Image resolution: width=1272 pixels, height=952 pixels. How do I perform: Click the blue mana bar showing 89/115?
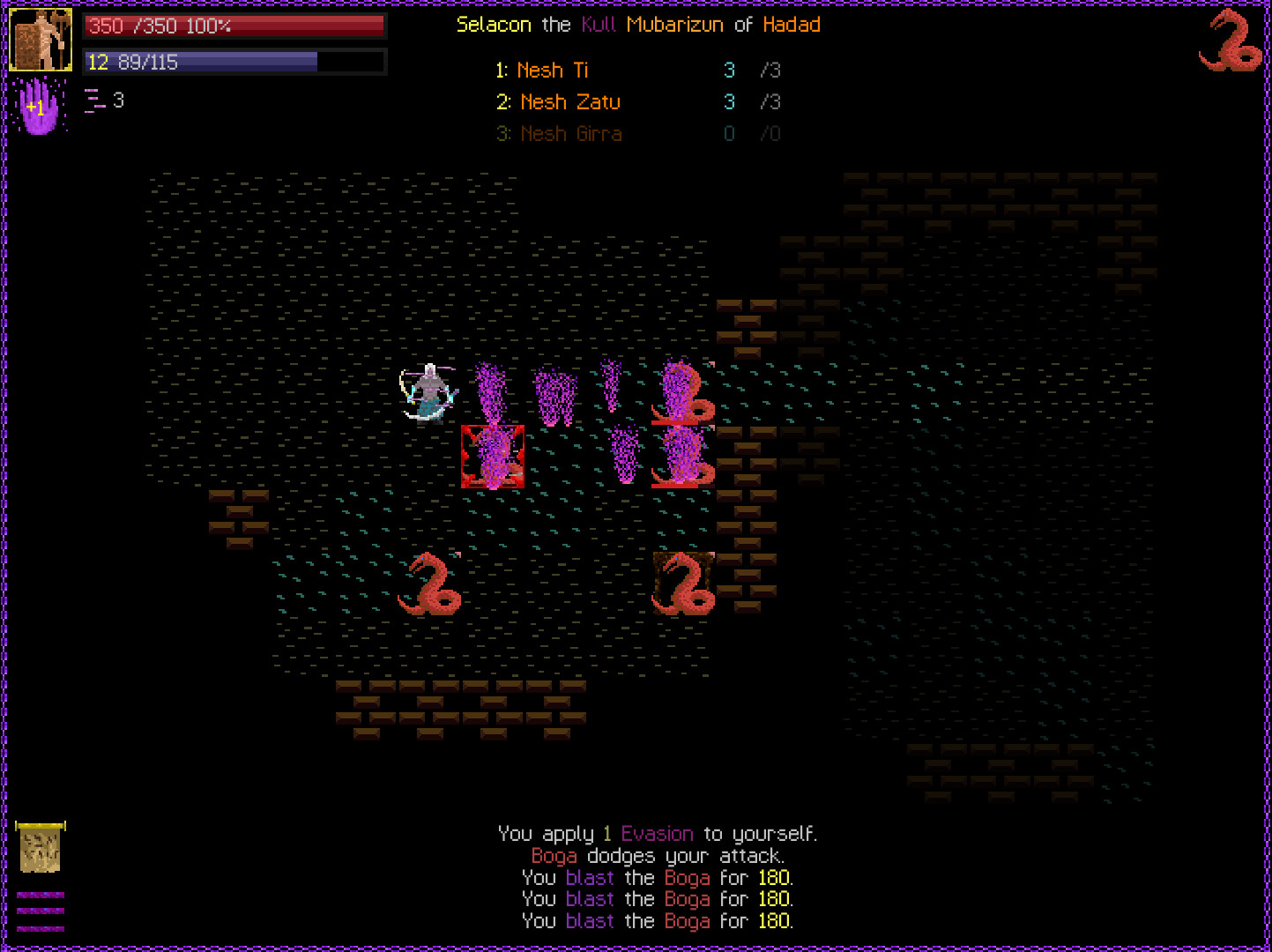(x=234, y=62)
